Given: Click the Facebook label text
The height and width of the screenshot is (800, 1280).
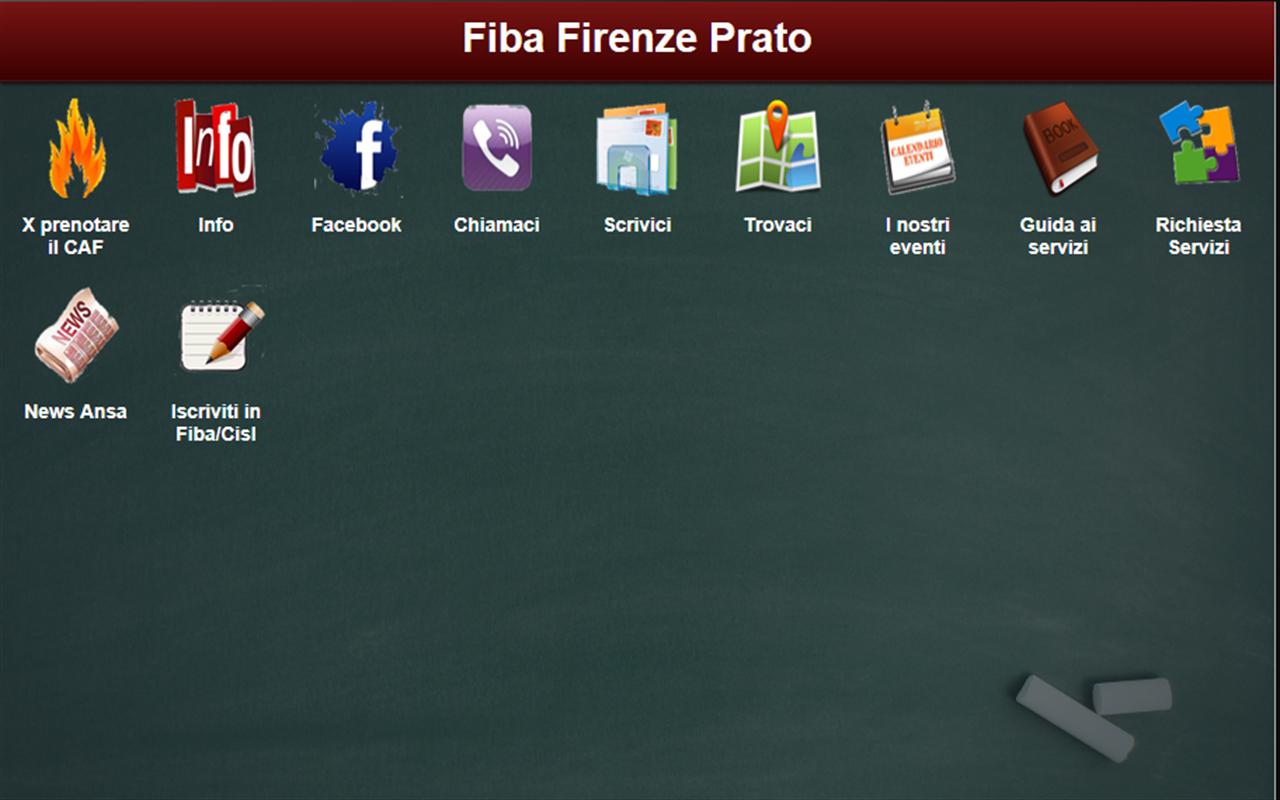Looking at the screenshot, I should [357, 225].
